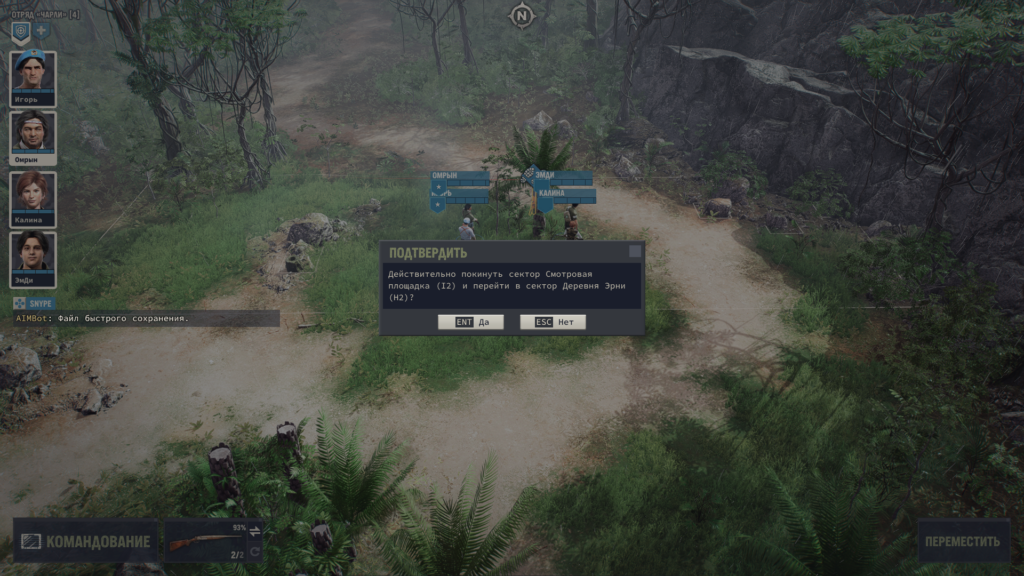Select Игорь's squad portrait

(x=33, y=77)
